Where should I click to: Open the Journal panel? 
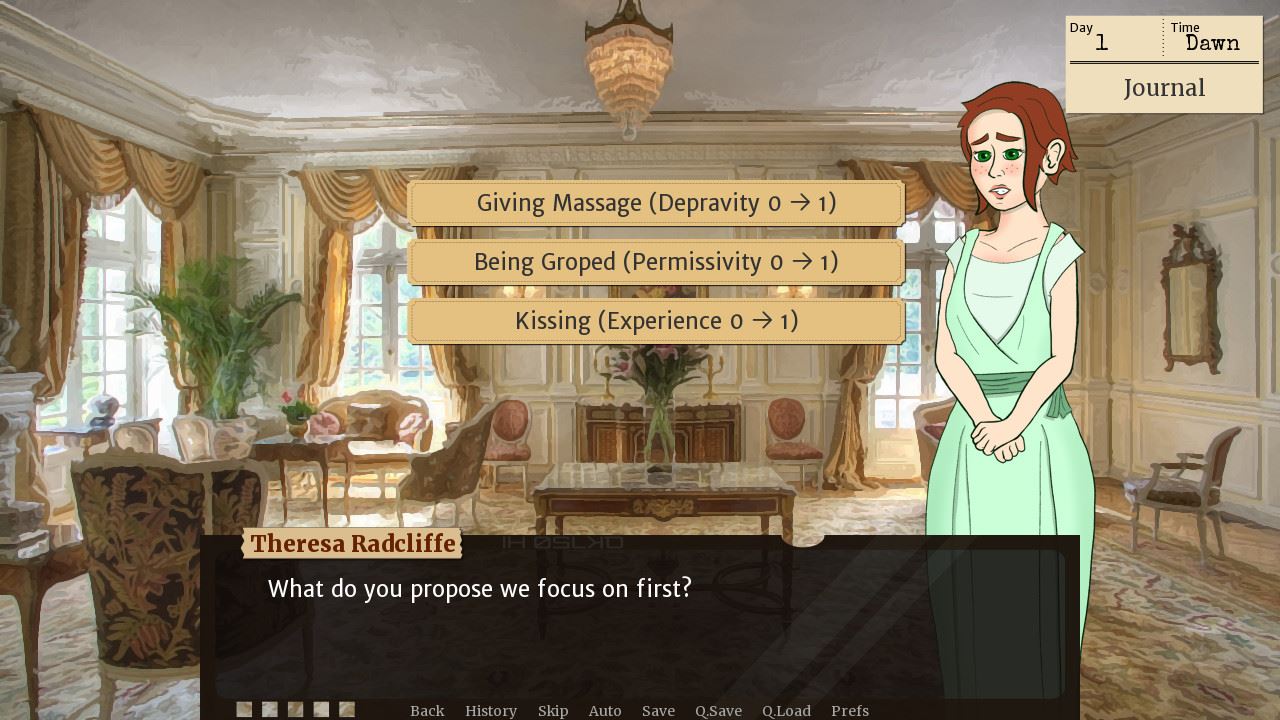(1164, 88)
